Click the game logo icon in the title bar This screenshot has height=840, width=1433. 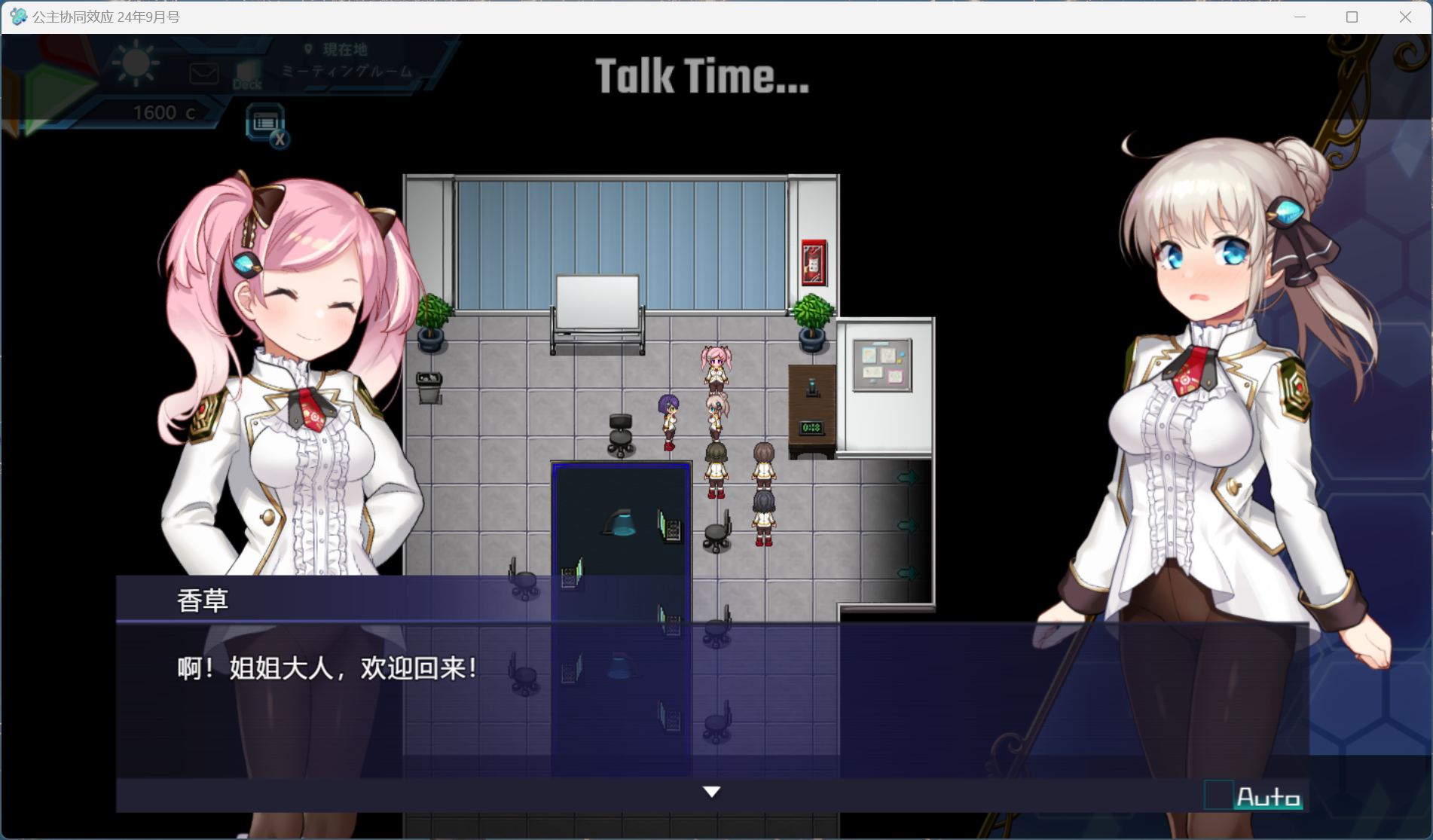17,16
